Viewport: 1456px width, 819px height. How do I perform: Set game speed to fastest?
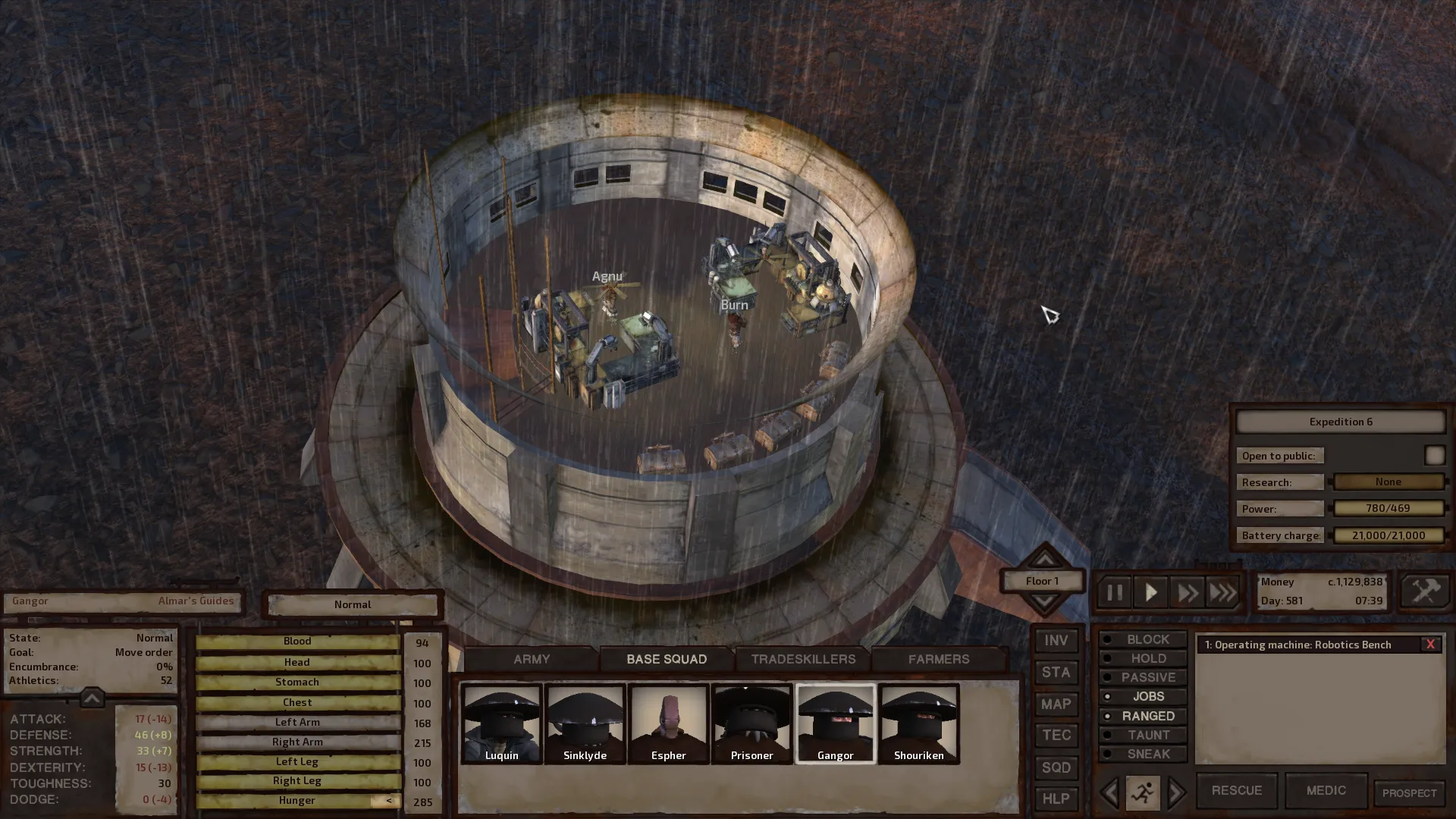click(x=1222, y=592)
